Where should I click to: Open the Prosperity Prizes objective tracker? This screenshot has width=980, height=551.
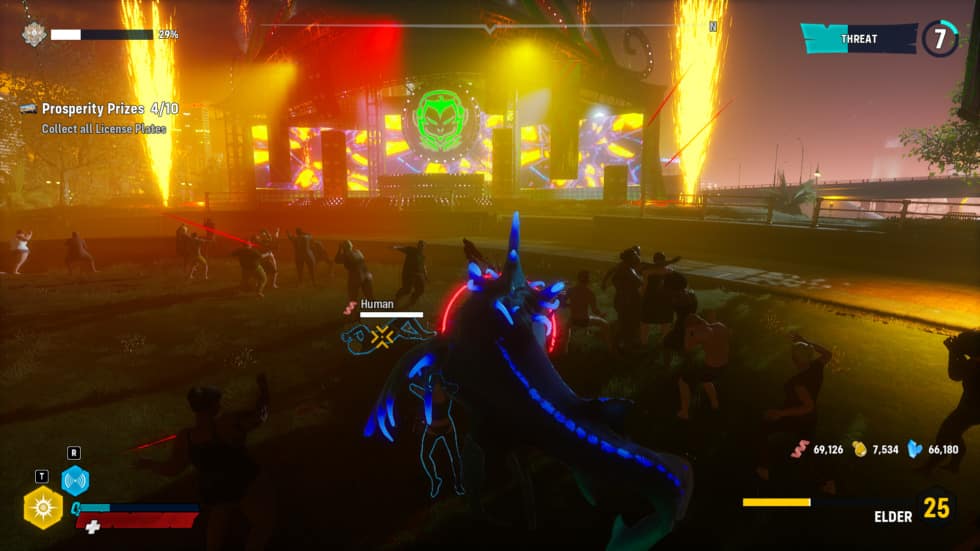(110, 108)
